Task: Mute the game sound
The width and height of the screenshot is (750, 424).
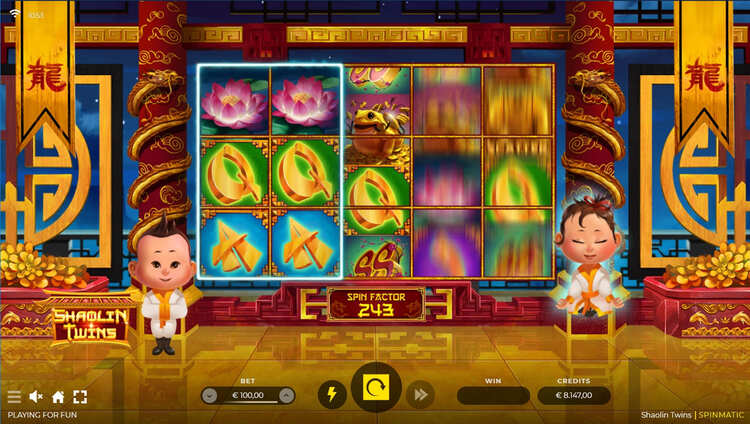Action: click(x=36, y=397)
